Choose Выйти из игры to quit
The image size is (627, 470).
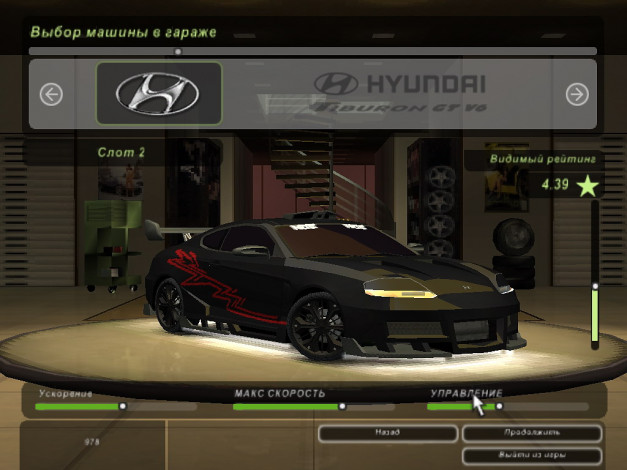point(532,455)
